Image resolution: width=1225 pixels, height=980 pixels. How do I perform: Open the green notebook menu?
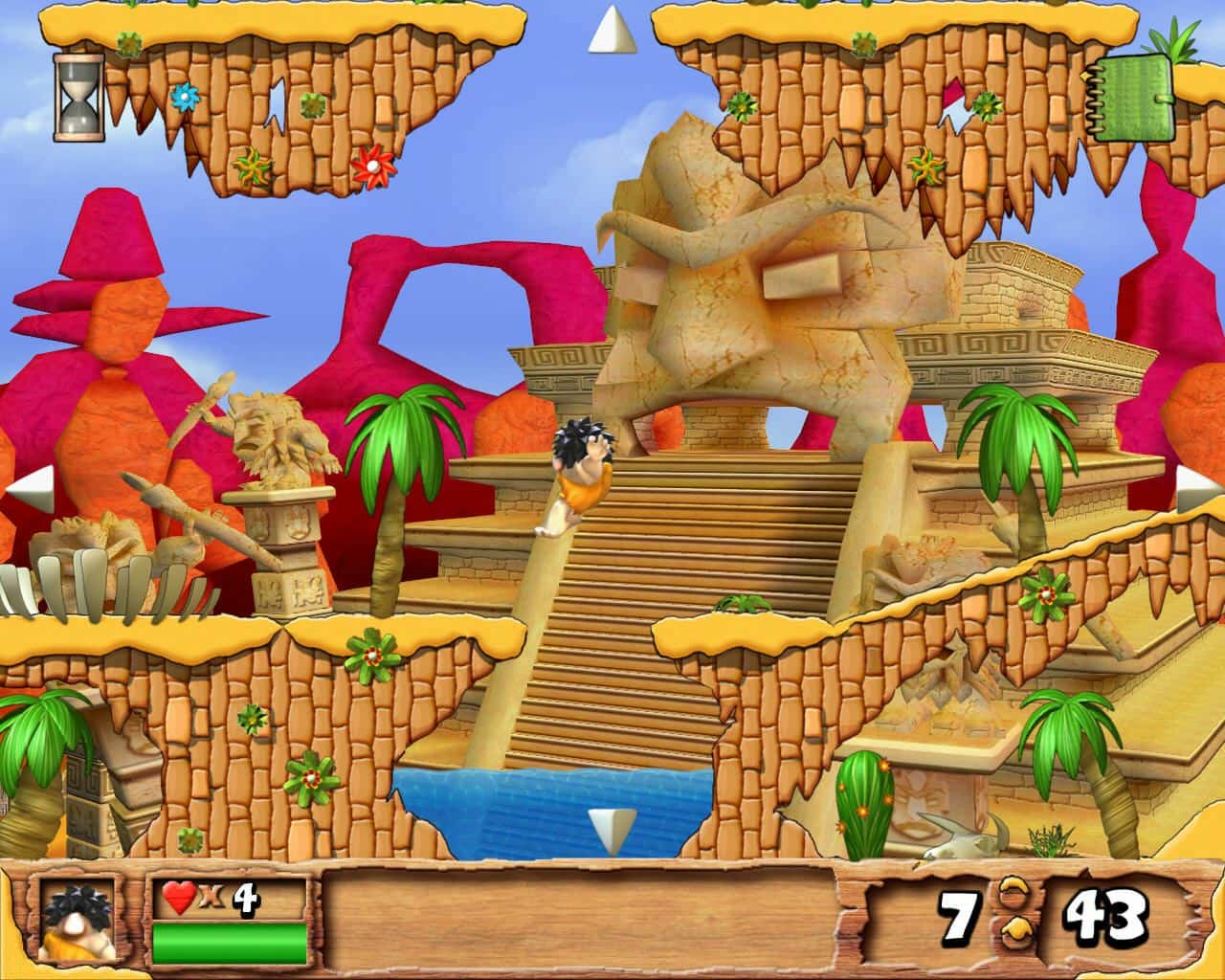pos(1133,99)
